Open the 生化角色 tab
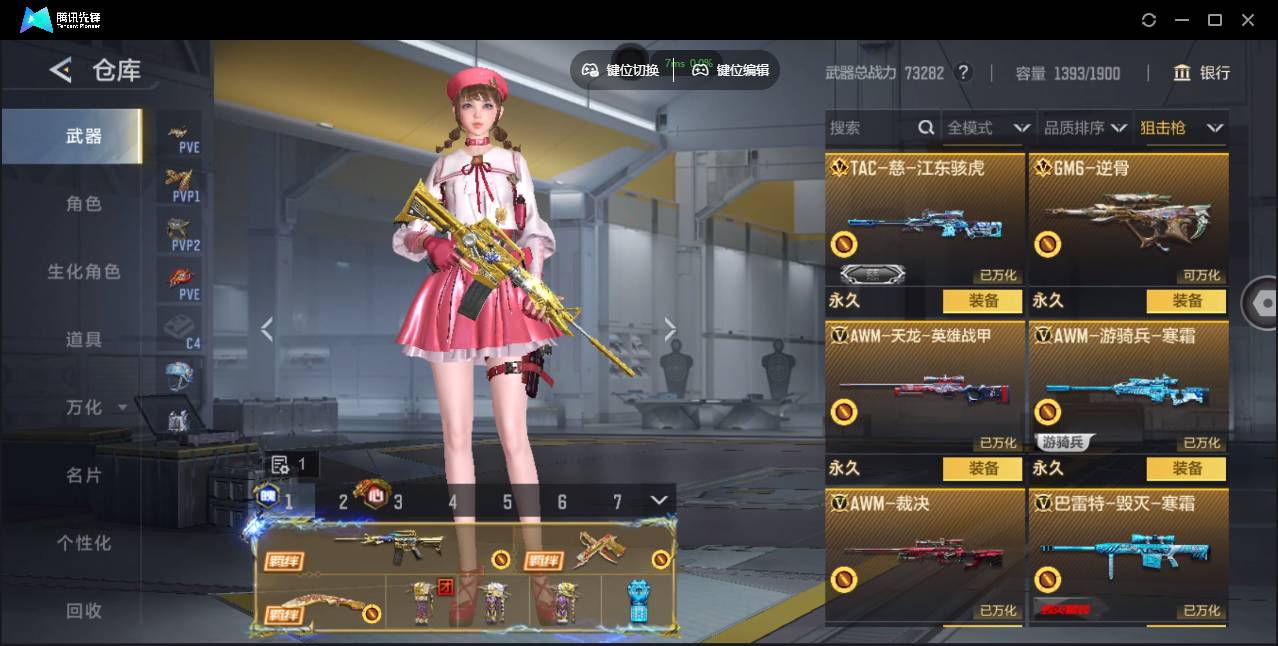This screenshot has height=646, width=1278. [x=84, y=272]
